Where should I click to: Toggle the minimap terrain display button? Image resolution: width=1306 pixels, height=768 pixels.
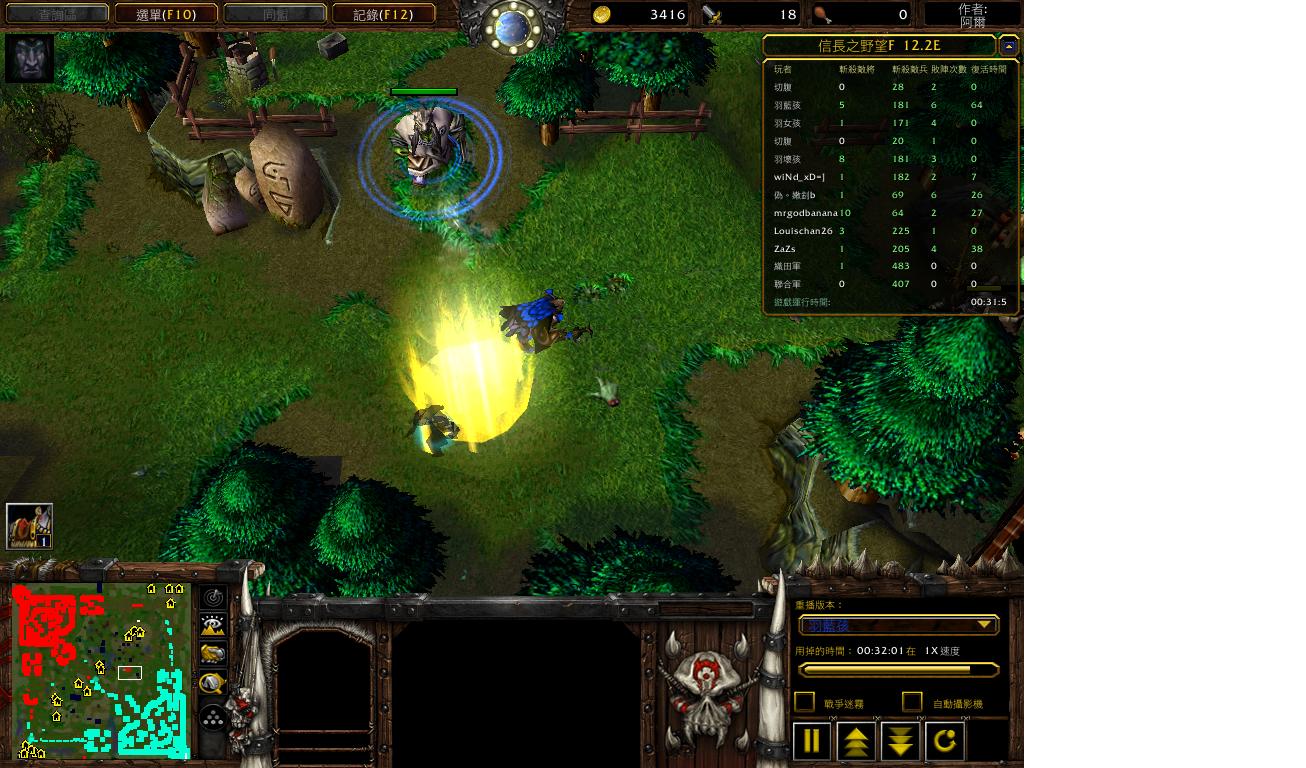213,626
